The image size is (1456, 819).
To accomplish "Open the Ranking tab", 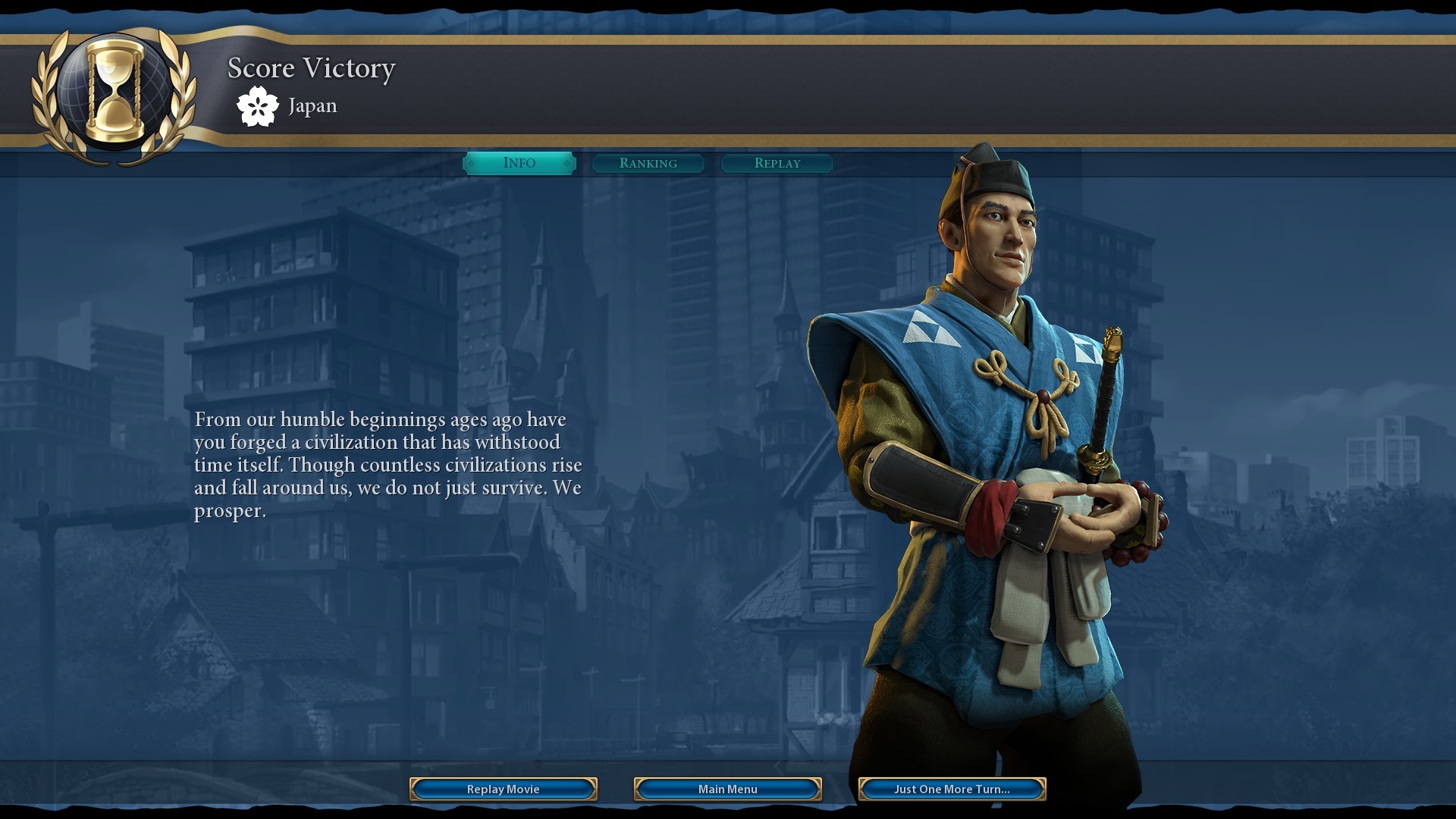I will point(648,163).
